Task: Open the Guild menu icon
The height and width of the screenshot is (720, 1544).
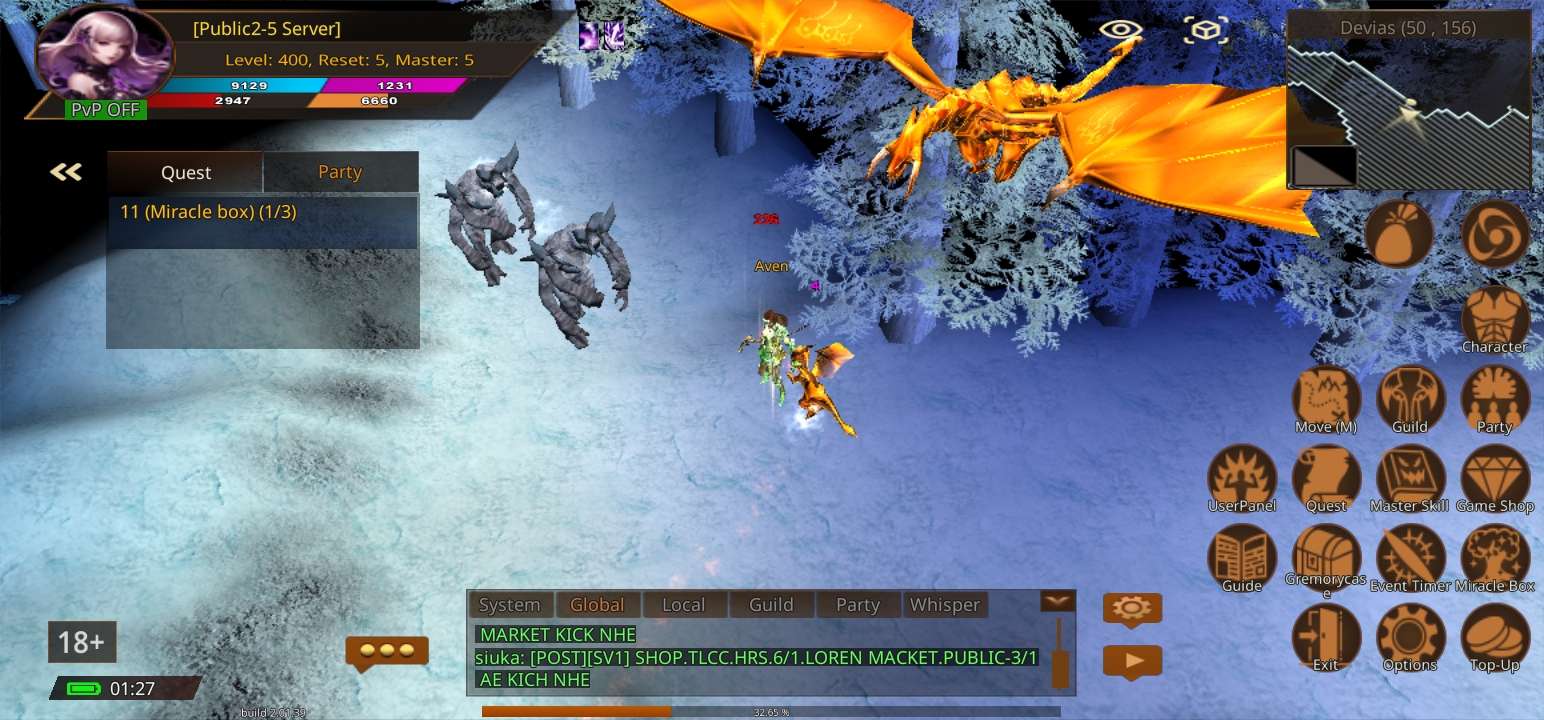Action: tap(1410, 398)
